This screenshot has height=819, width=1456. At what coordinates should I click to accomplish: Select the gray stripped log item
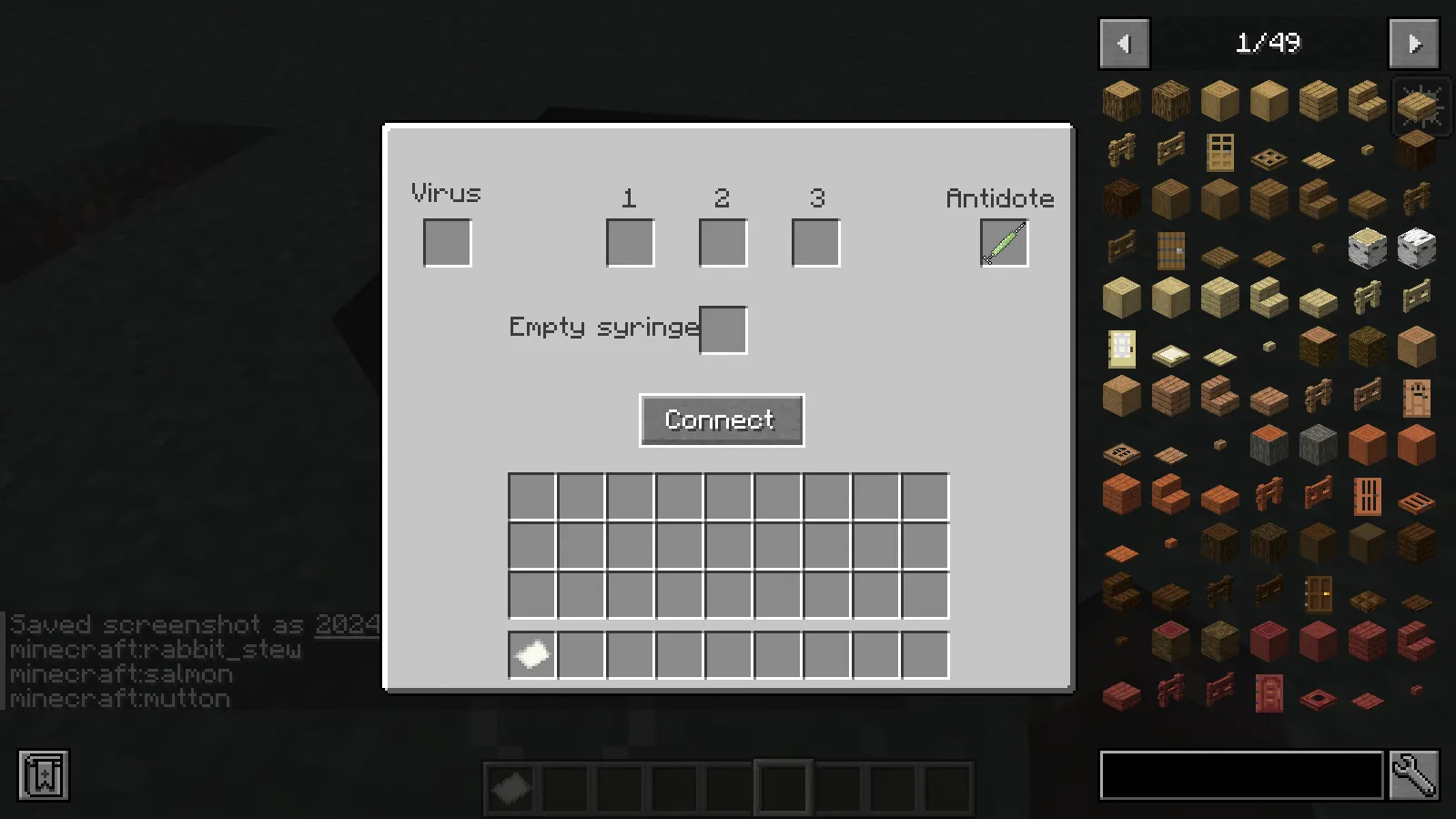point(1318,444)
